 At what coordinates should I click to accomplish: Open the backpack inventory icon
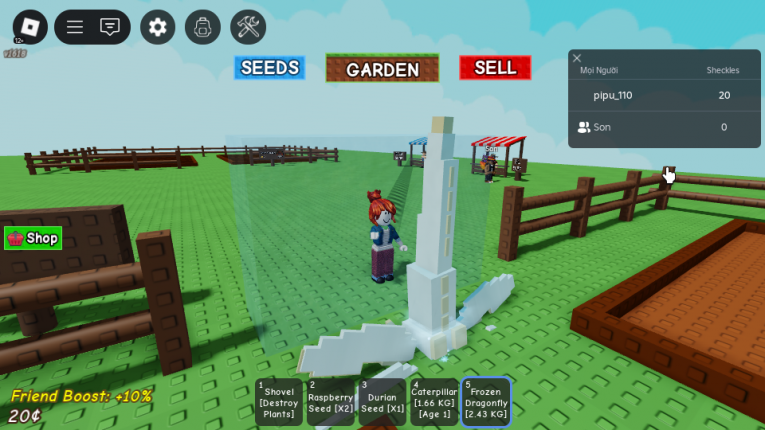point(203,27)
